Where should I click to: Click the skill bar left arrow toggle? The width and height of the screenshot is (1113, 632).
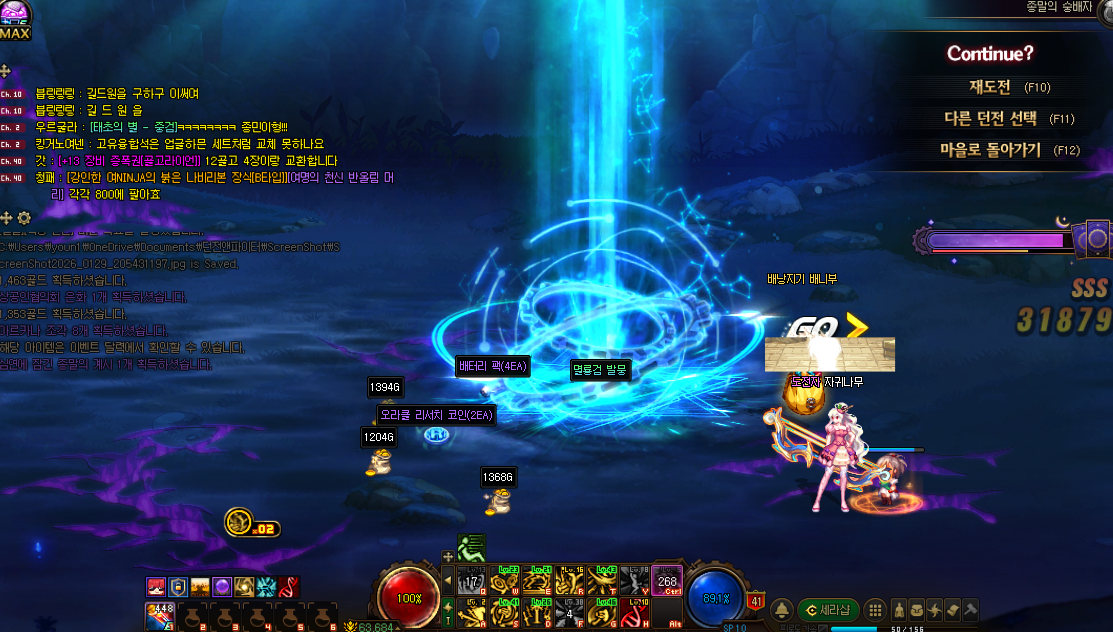(x=447, y=580)
